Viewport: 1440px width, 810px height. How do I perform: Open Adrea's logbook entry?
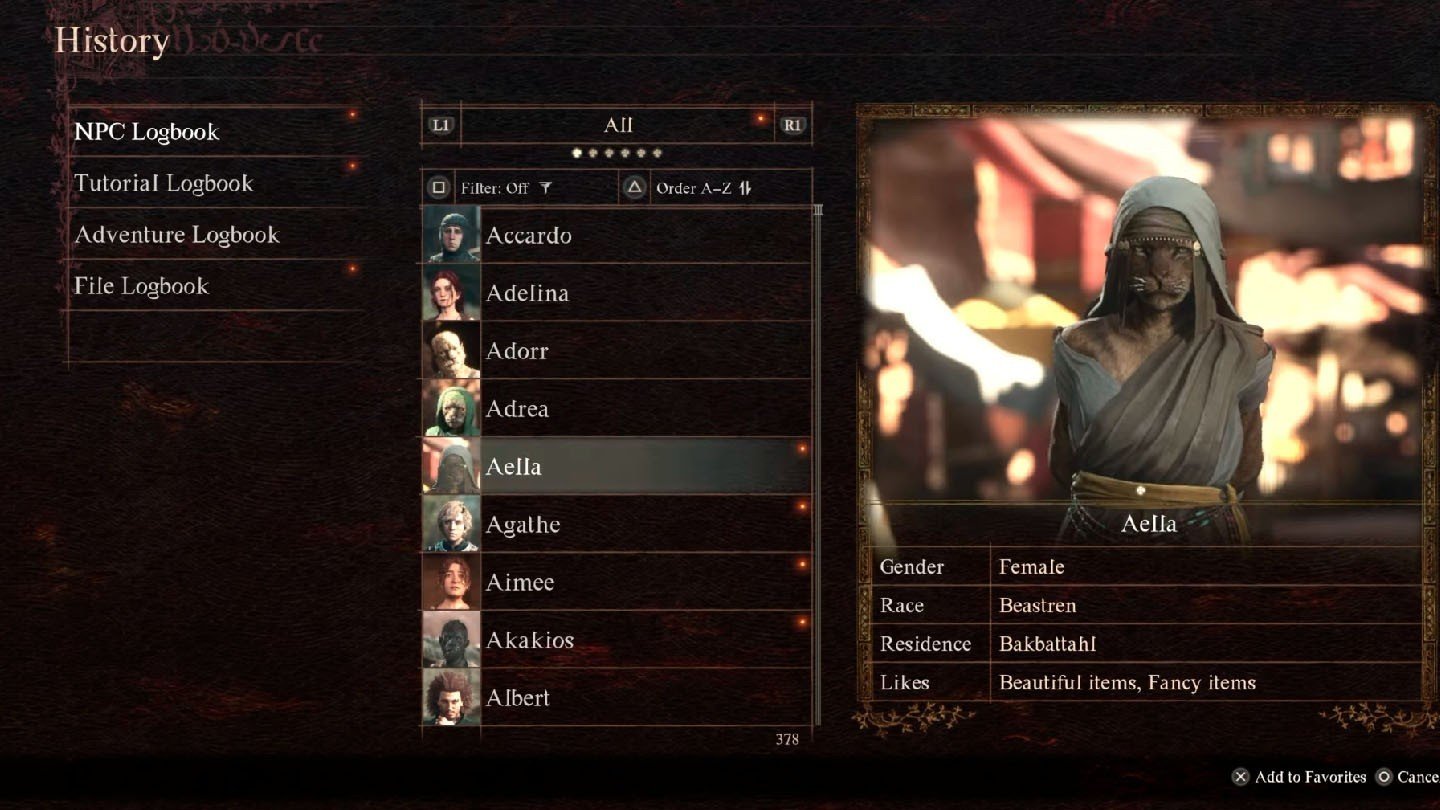point(616,409)
